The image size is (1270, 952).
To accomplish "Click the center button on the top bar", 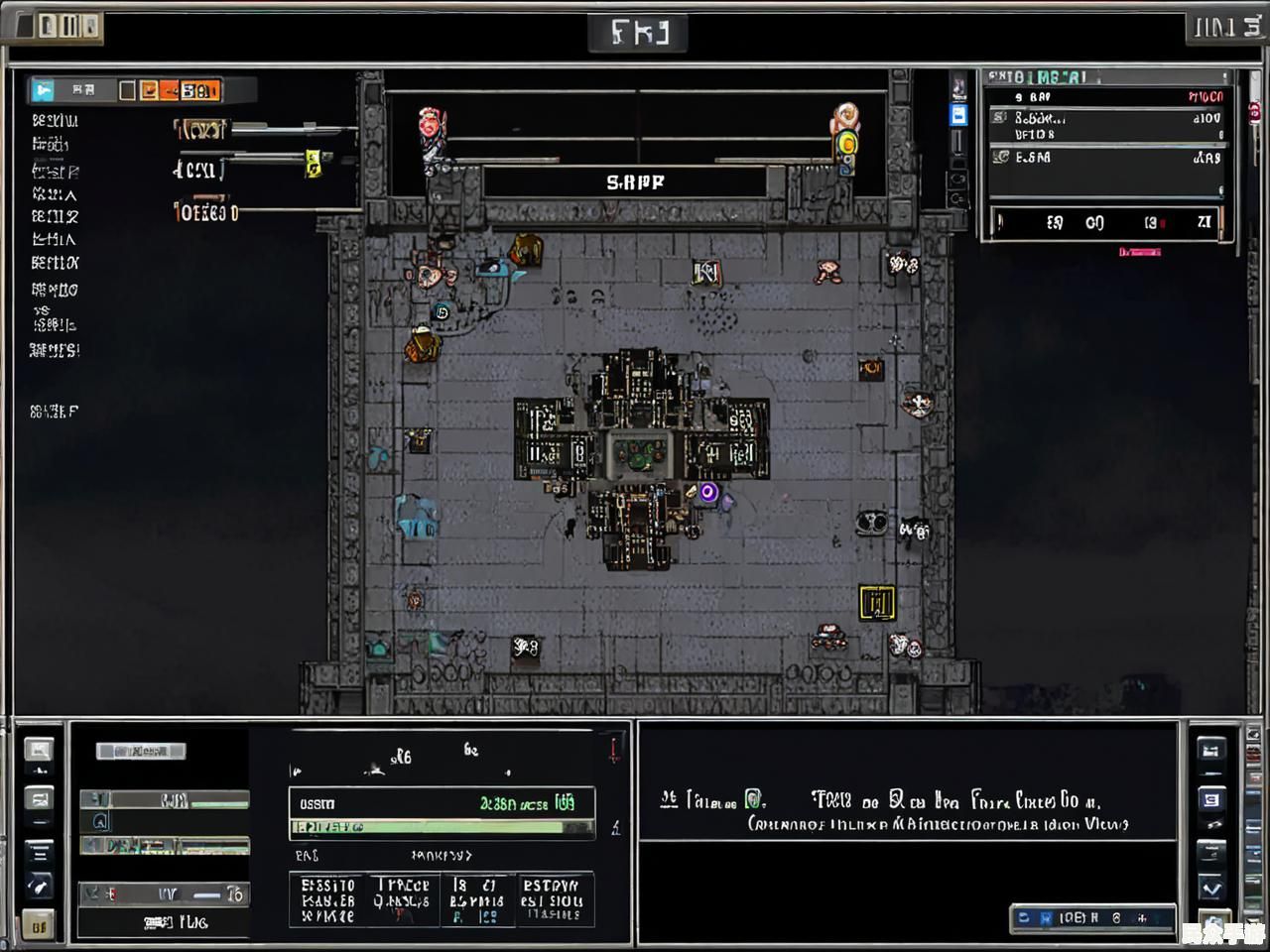I will 638,33.
